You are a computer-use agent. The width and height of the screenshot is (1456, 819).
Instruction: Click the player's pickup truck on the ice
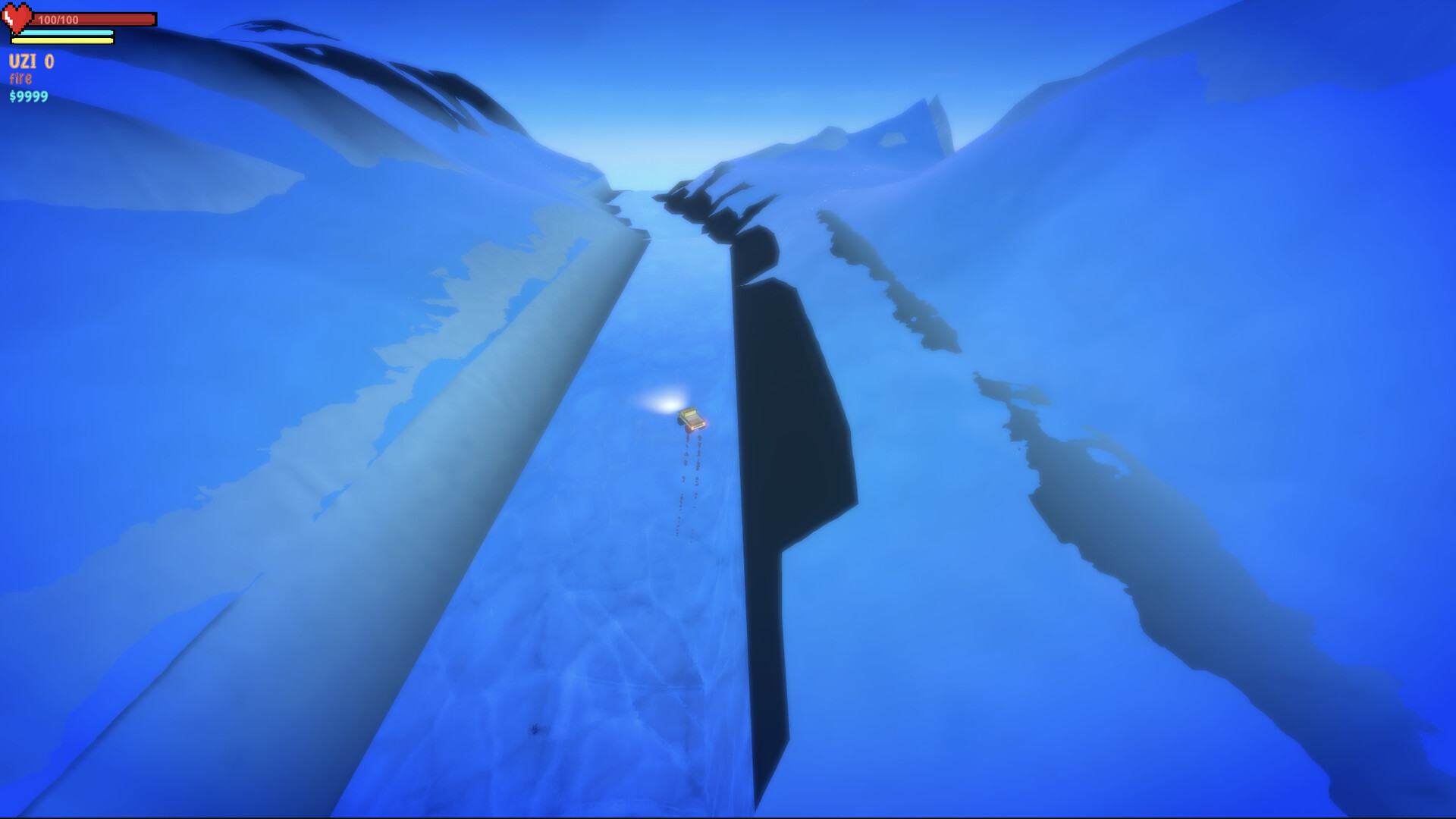coord(692,417)
